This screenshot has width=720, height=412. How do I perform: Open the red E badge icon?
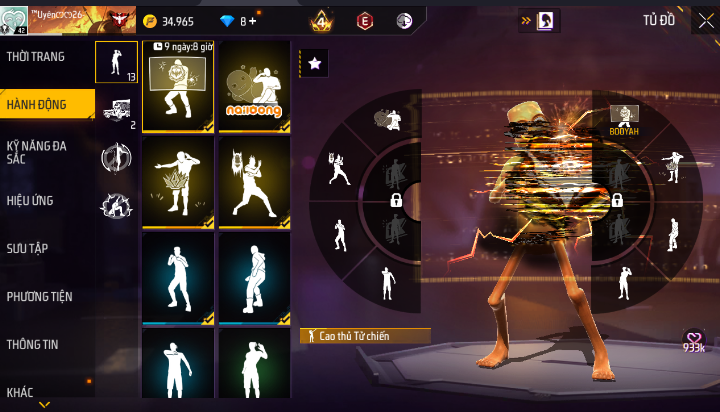coord(365,20)
